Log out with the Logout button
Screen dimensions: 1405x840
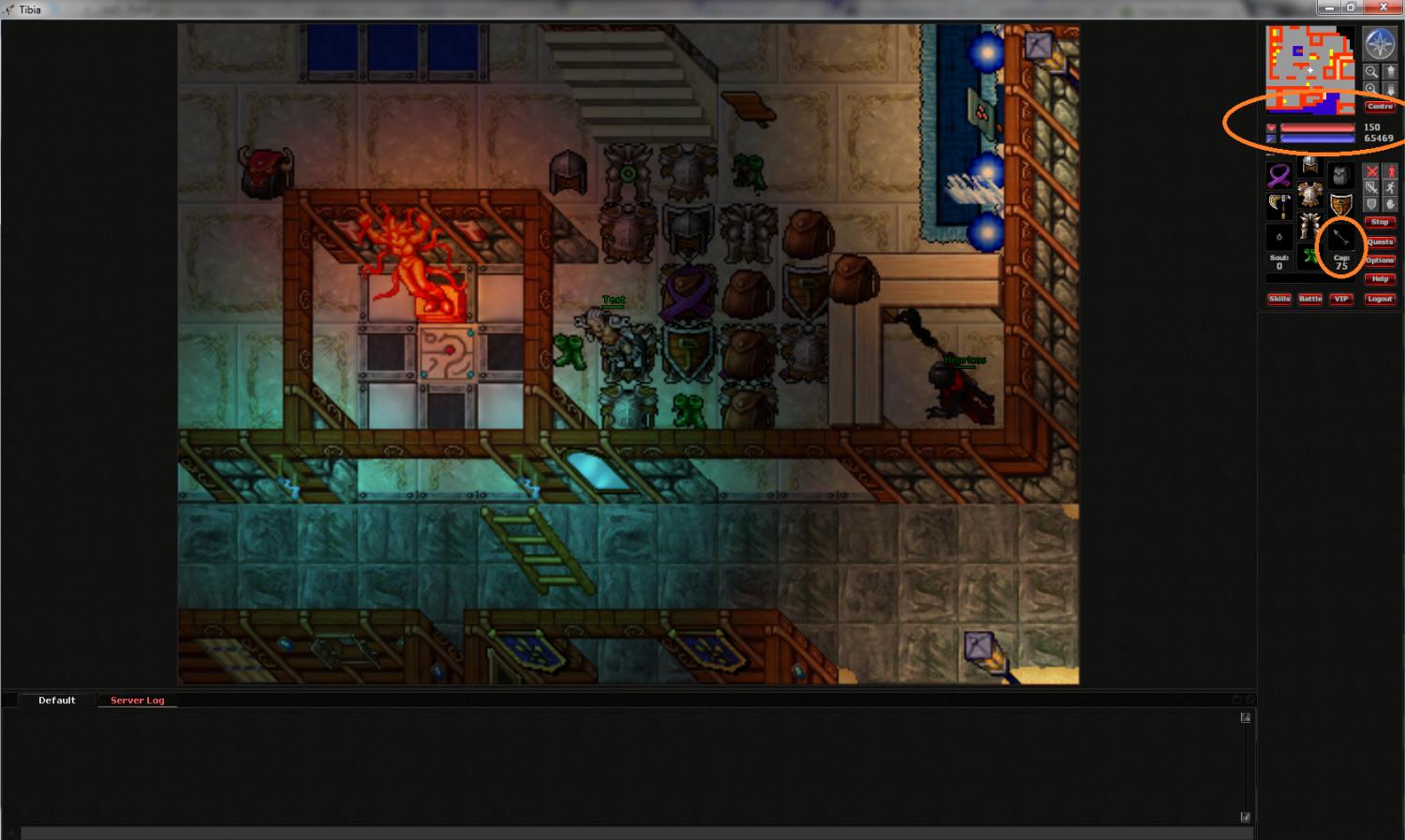coord(1380,299)
